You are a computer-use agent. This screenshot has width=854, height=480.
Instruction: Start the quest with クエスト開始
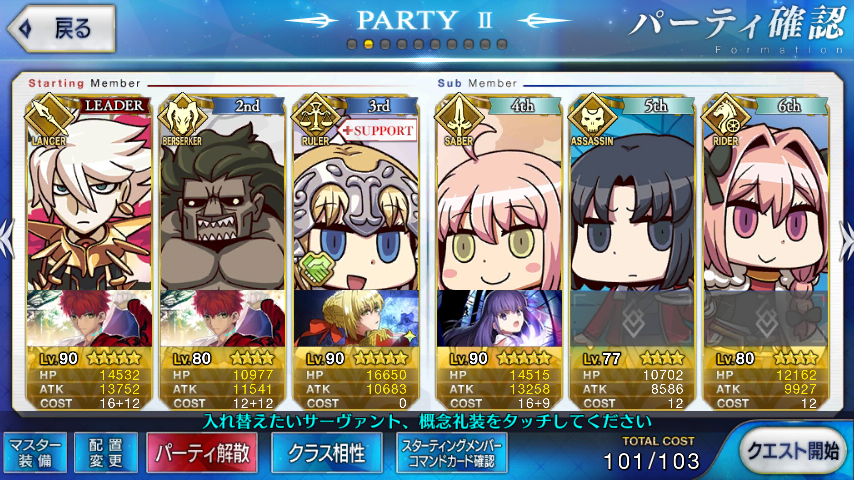[792, 452]
